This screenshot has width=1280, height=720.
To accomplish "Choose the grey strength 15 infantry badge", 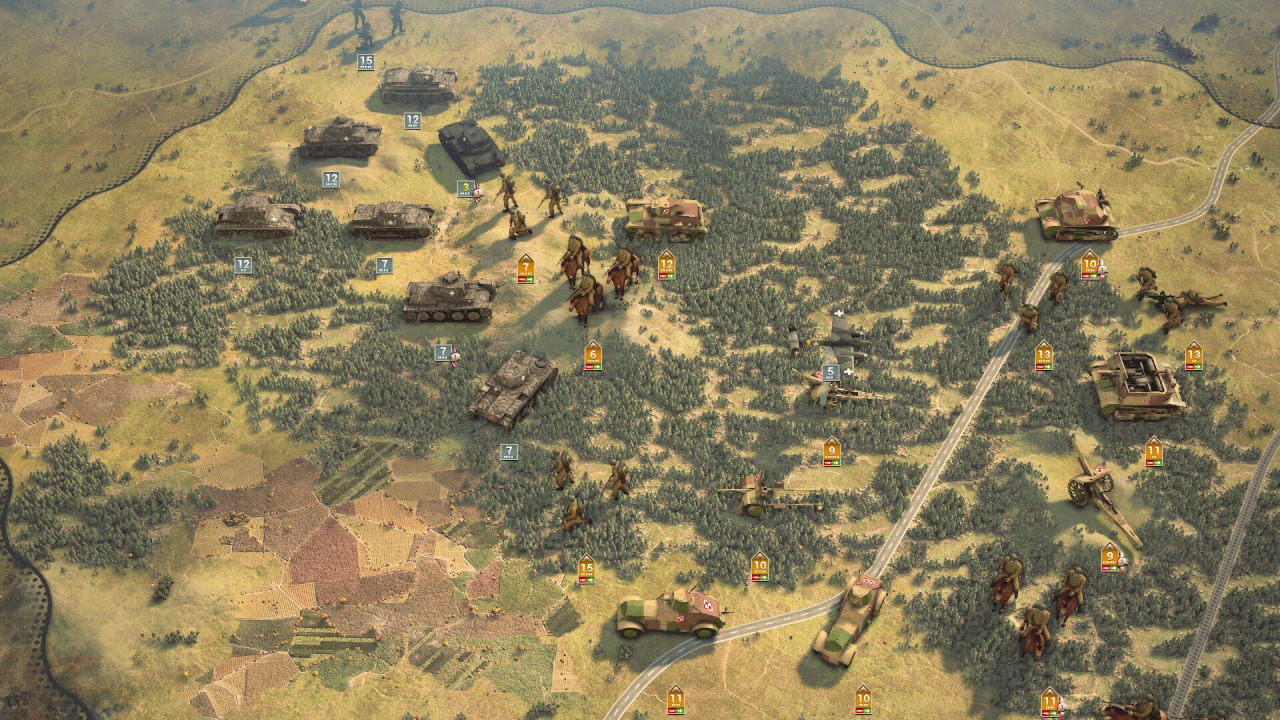I will 366,62.
